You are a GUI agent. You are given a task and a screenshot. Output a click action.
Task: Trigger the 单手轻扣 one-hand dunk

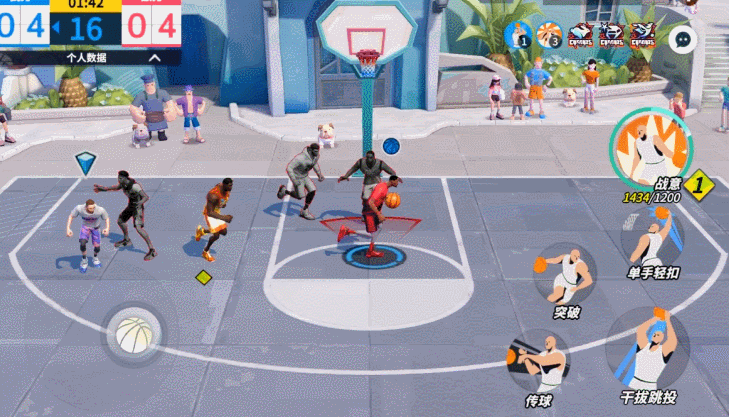(654, 240)
